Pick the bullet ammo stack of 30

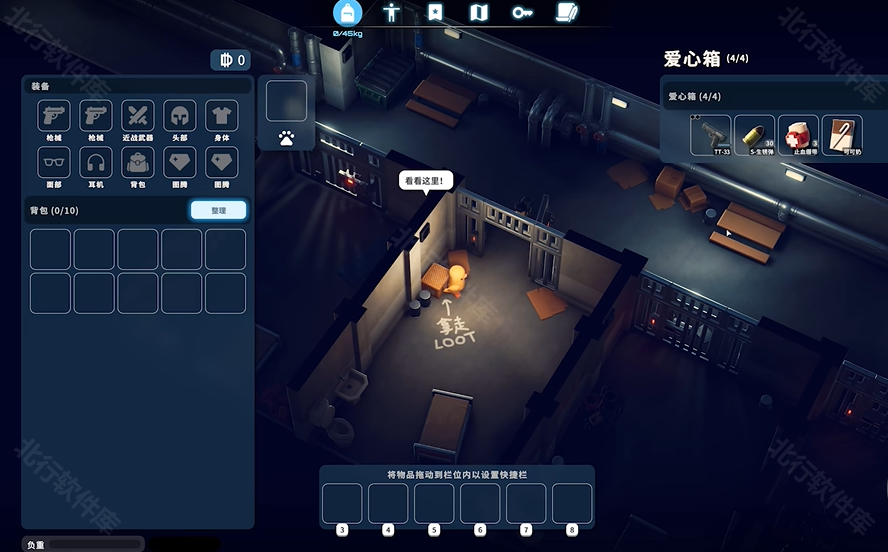[754, 135]
